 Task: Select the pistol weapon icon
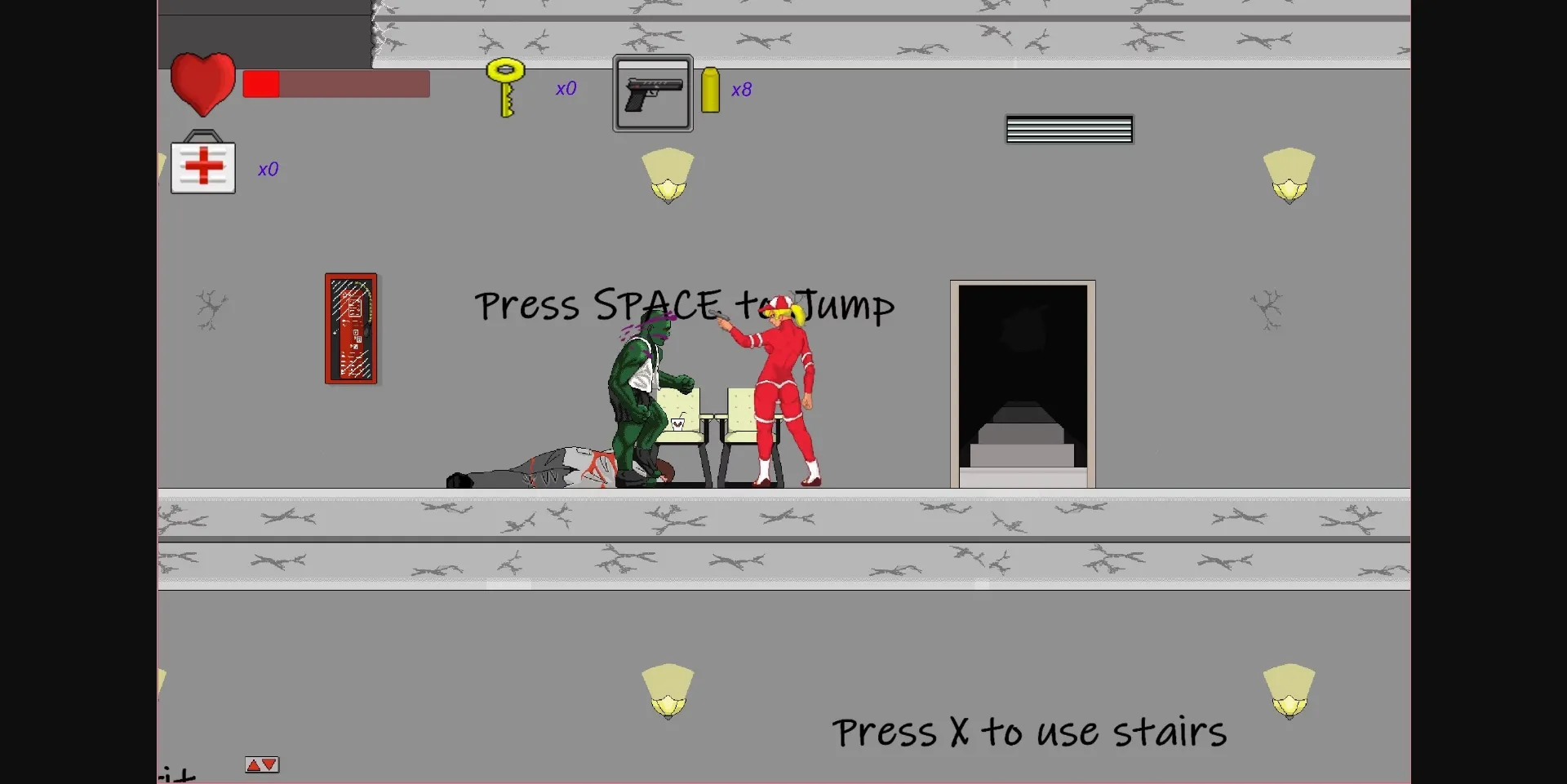coord(652,91)
